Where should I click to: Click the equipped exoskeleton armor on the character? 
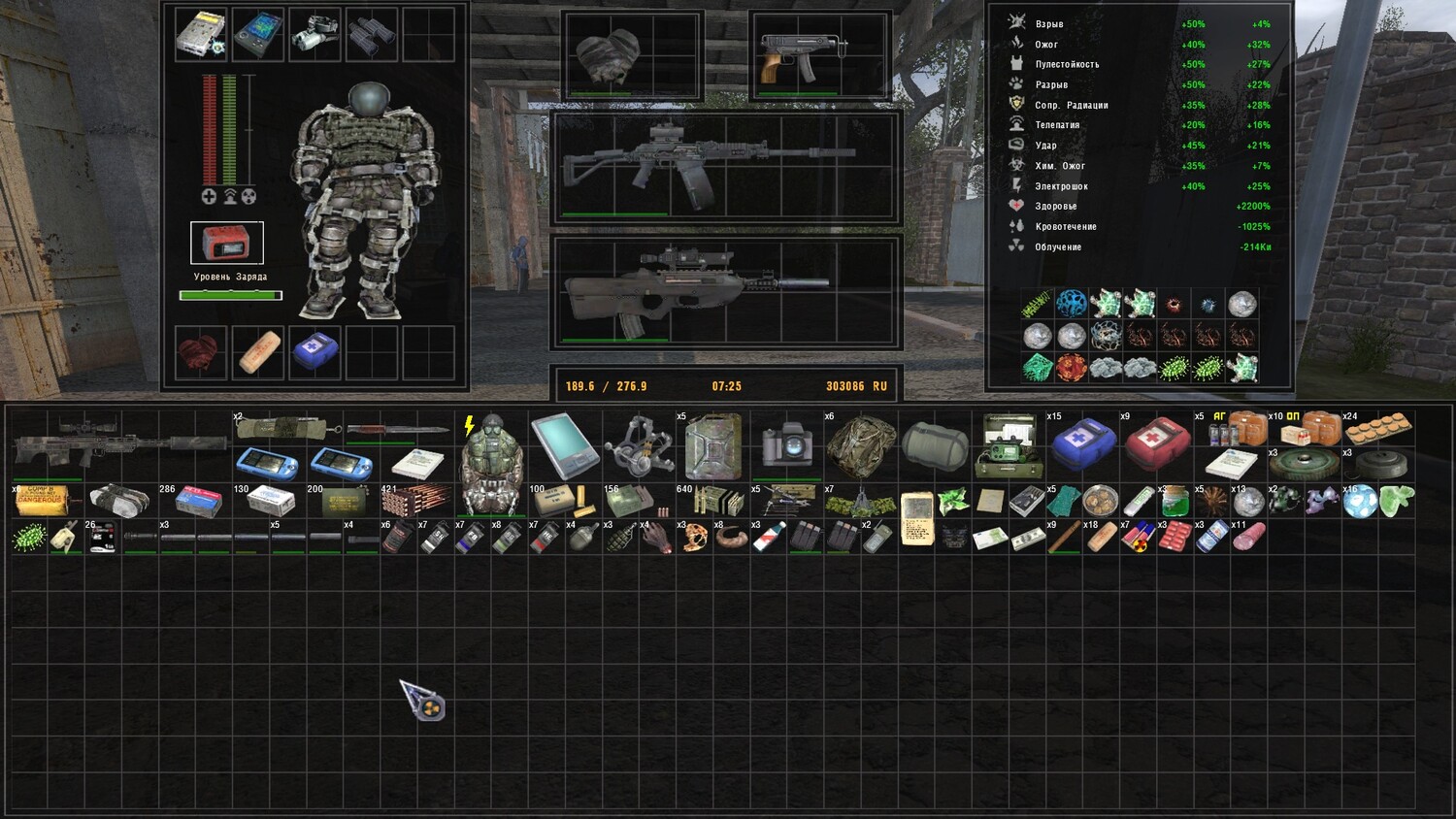(x=359, y=204)
